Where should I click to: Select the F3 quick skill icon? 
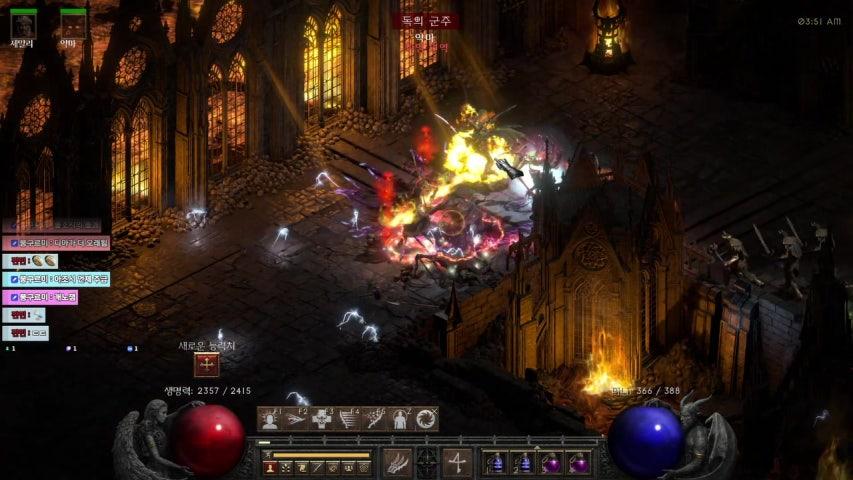point(322,420)
